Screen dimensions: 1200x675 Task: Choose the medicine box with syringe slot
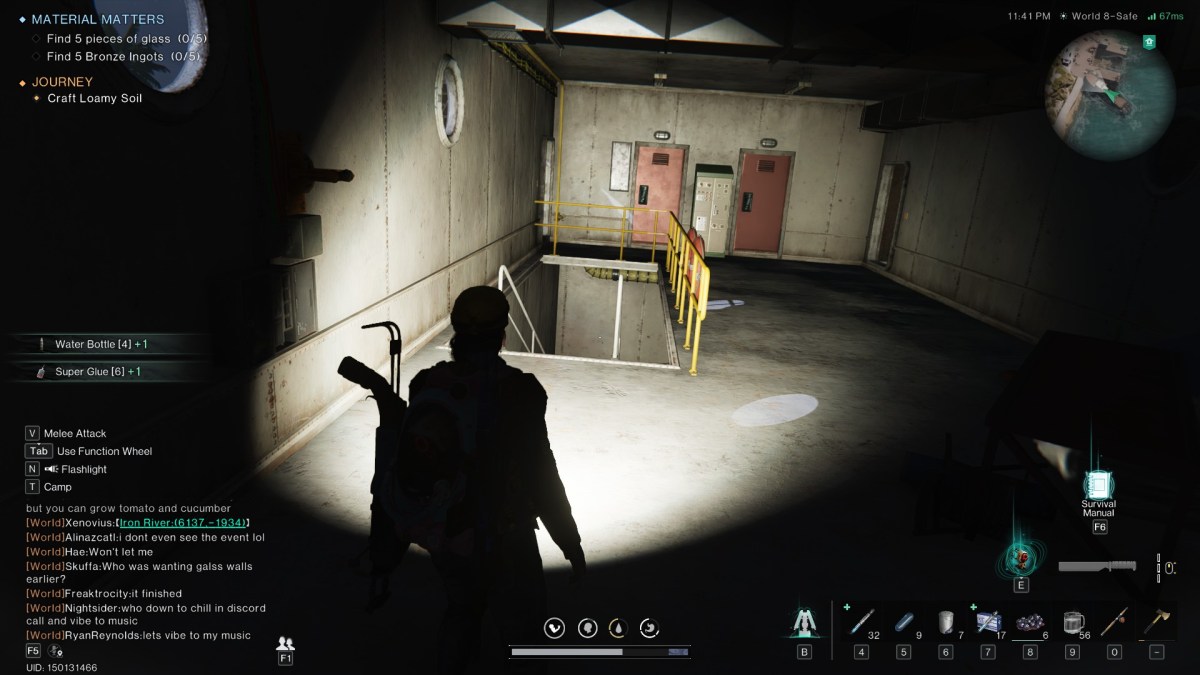987,621
